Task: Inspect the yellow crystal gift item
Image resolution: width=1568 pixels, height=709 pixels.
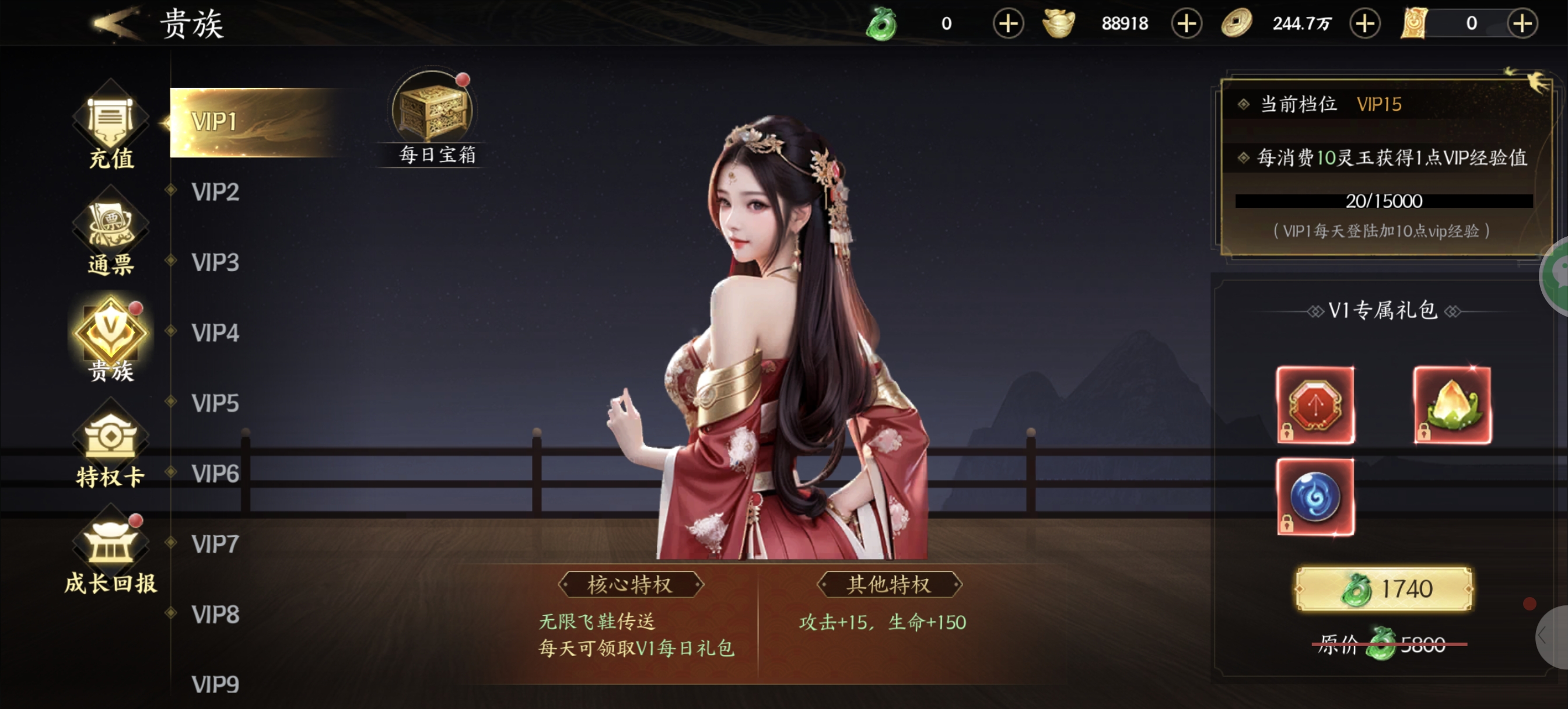Action: click(1452, 405)
